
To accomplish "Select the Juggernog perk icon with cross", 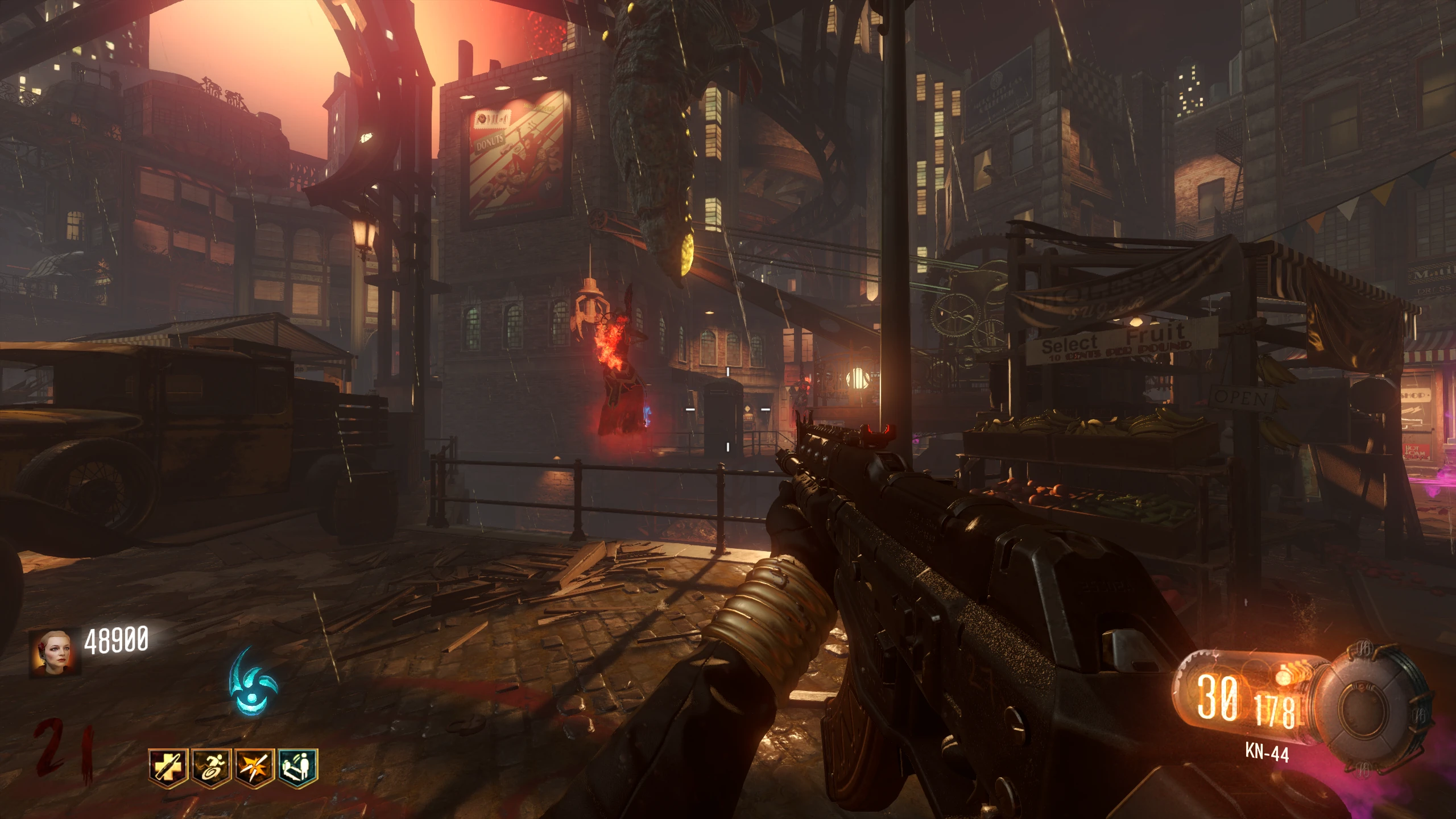I will click(167, 768).
